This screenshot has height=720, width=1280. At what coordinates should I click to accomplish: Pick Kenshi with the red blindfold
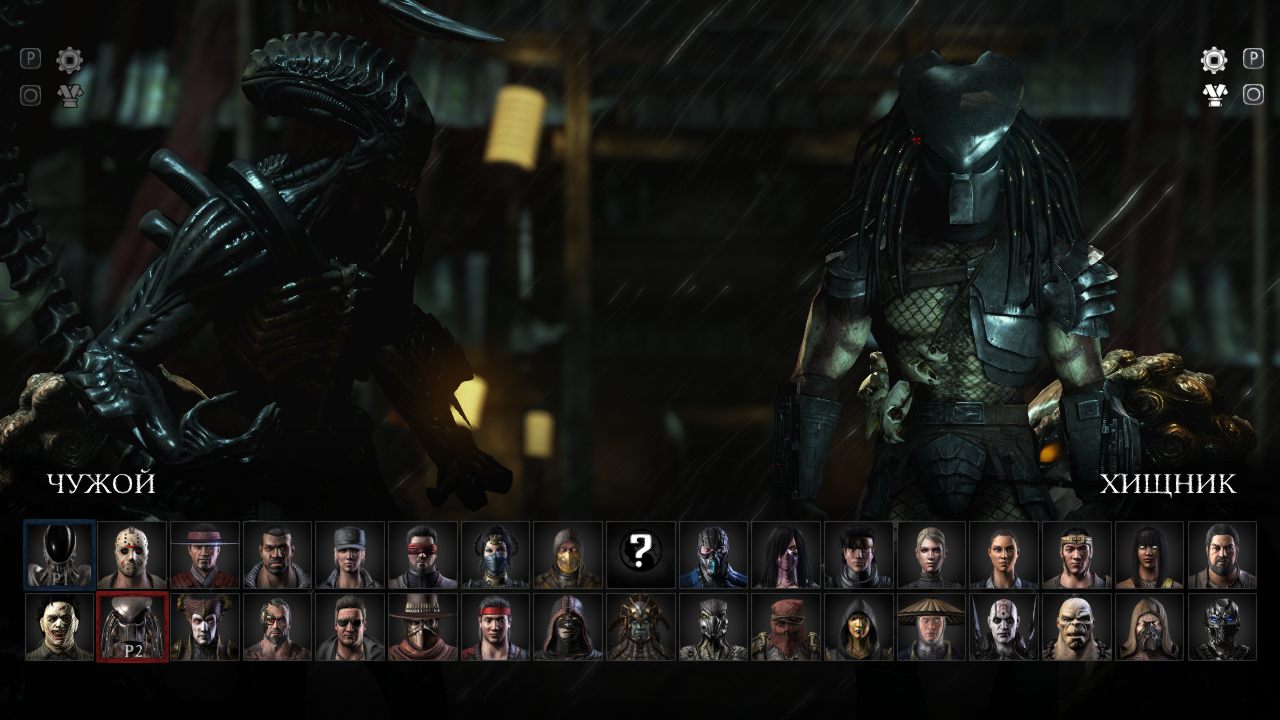[x=423, y=554]
